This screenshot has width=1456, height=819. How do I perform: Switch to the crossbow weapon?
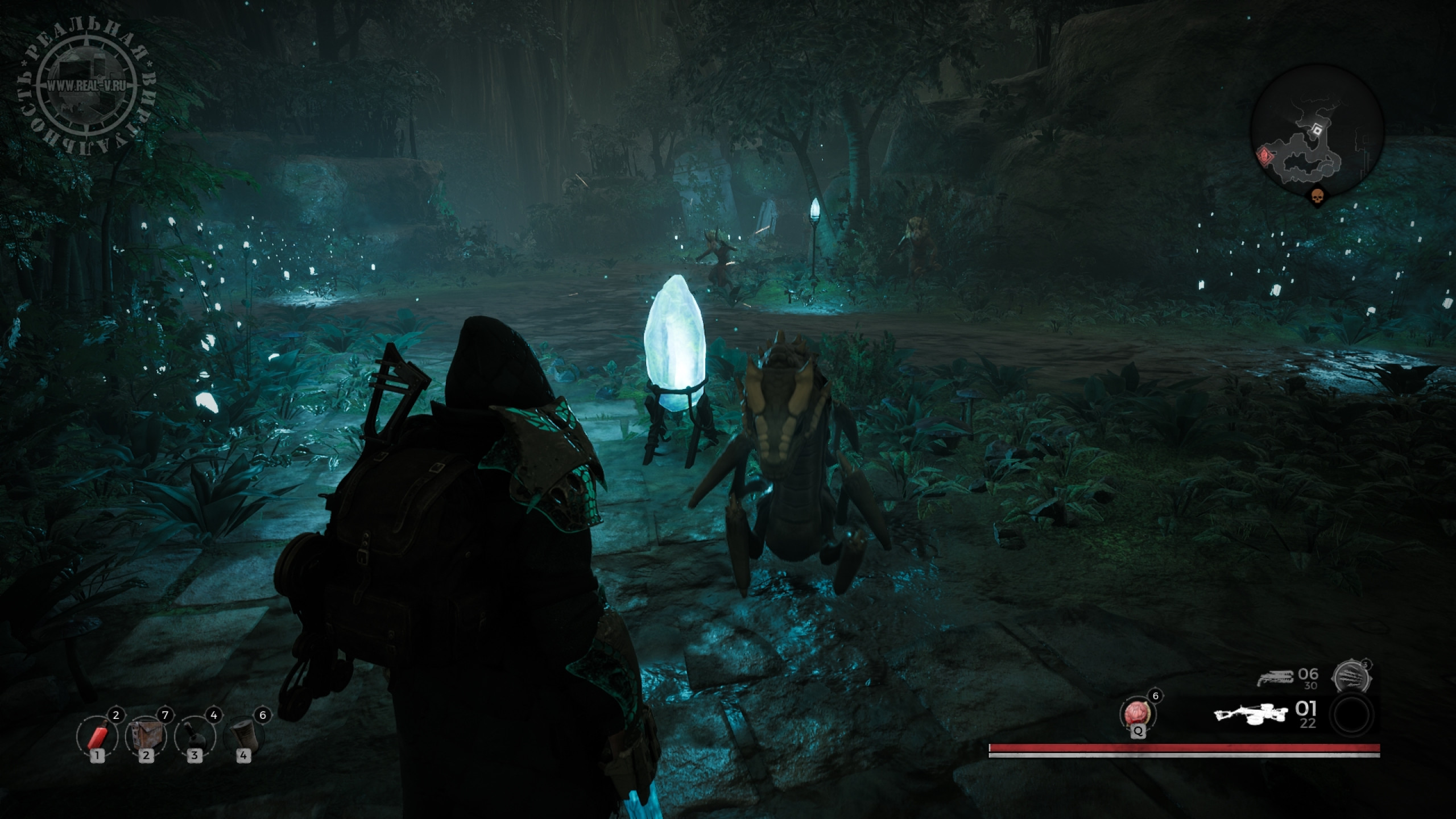[x=1249, y=715]
